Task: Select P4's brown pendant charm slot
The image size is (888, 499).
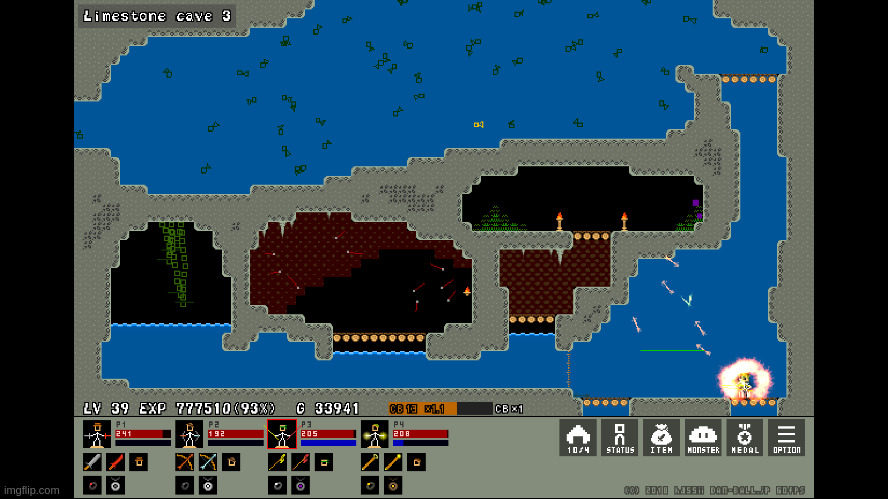Action: [393, 485]
